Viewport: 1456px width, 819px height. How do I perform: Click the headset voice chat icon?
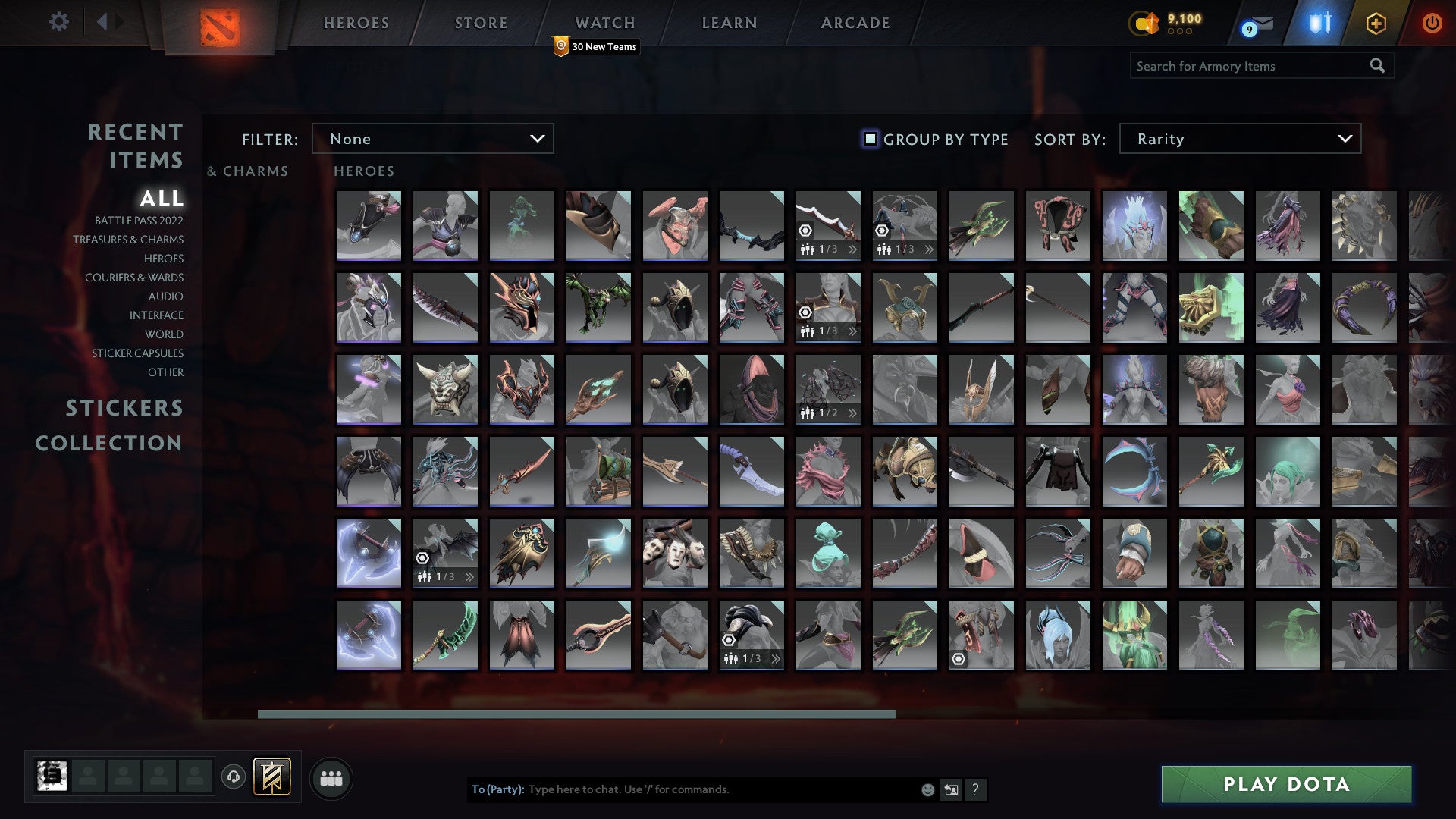coord(235,777)
